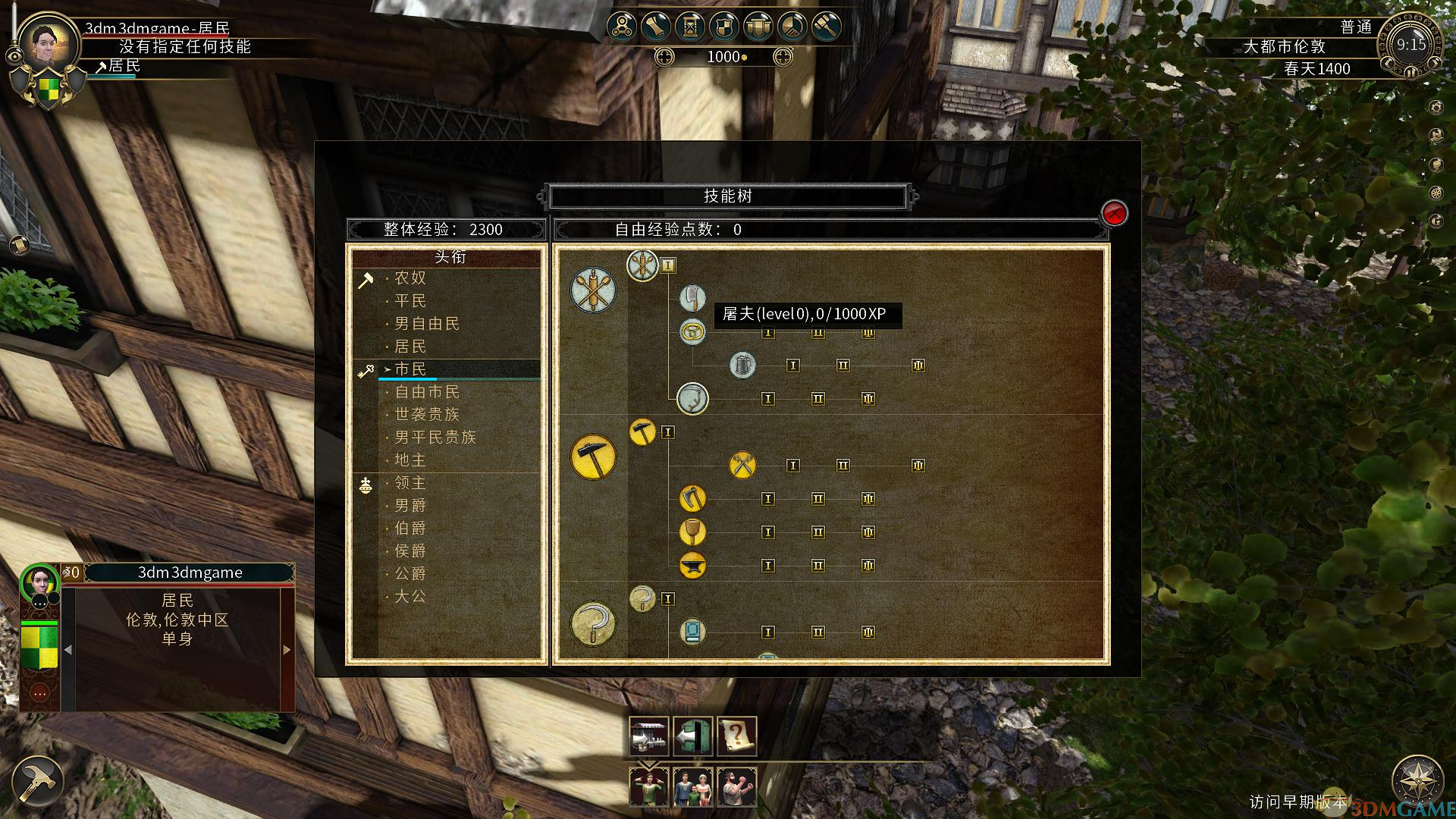Select the goblet skill icon
1456x819 pixels.
pos(692,532)
